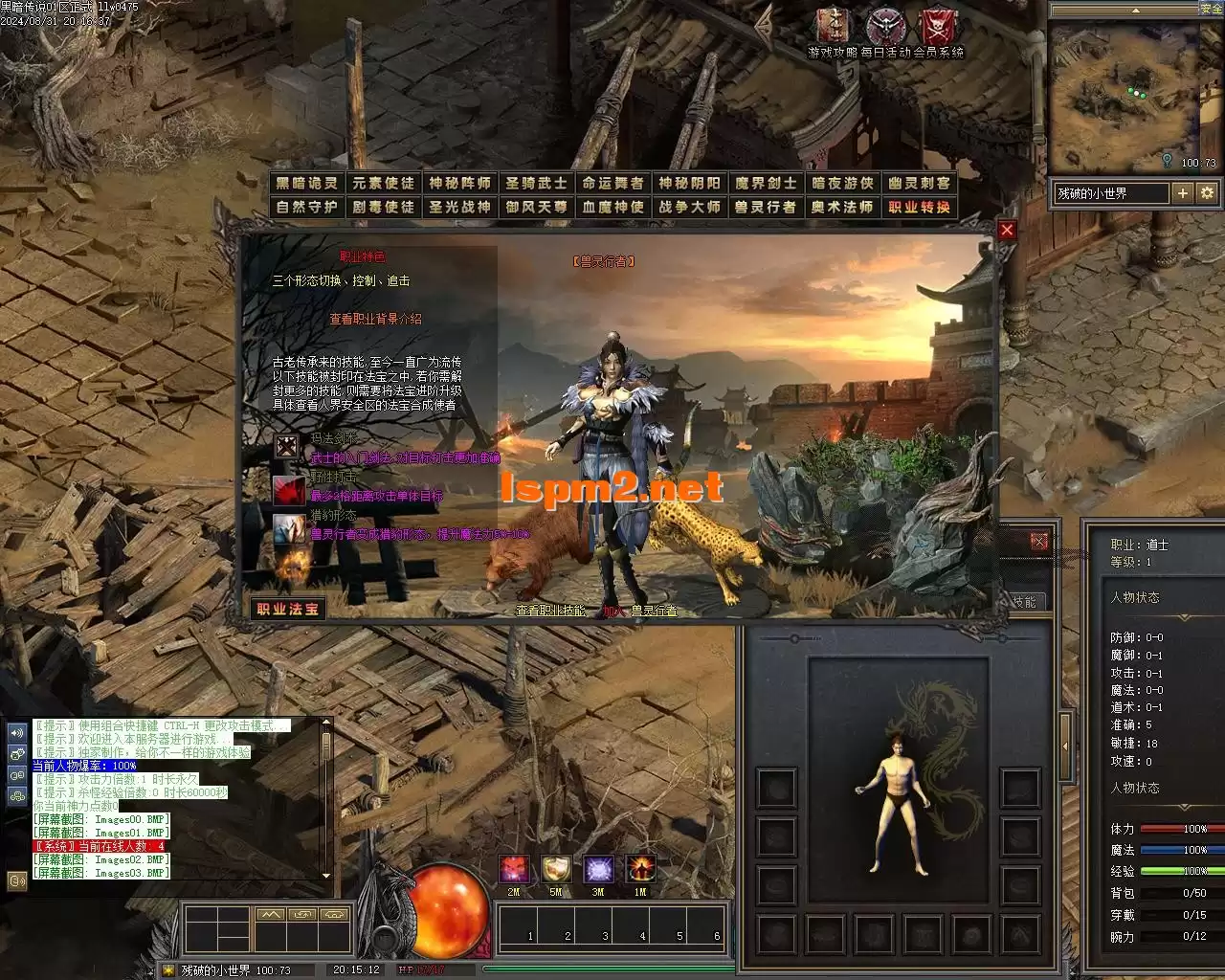View class skills via 查看职业技能
The width and height of the screenshot is (1225, 980).
pyautogui.click(x=550, y=610)
